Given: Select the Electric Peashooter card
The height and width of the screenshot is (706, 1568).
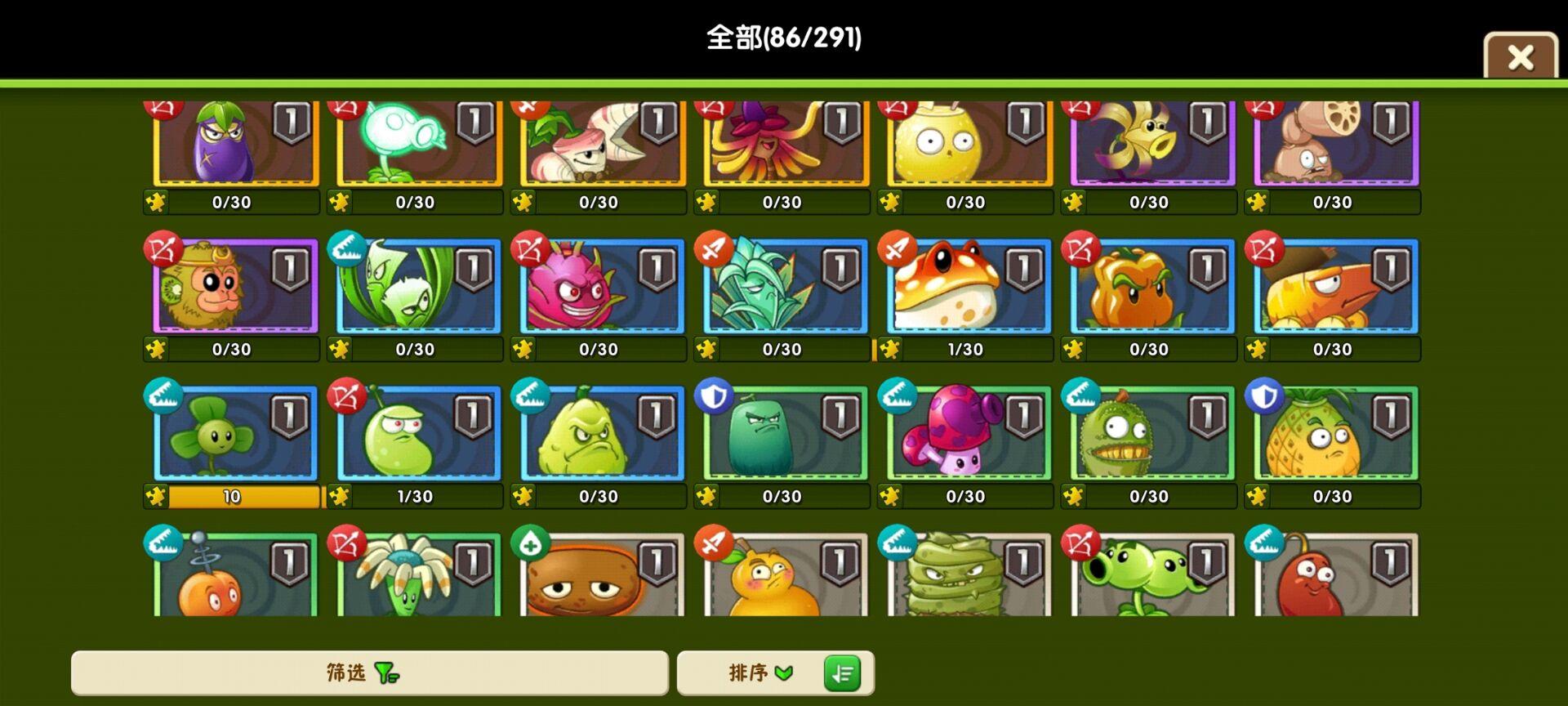Looking at the screenshot, I should pos(415,143).
